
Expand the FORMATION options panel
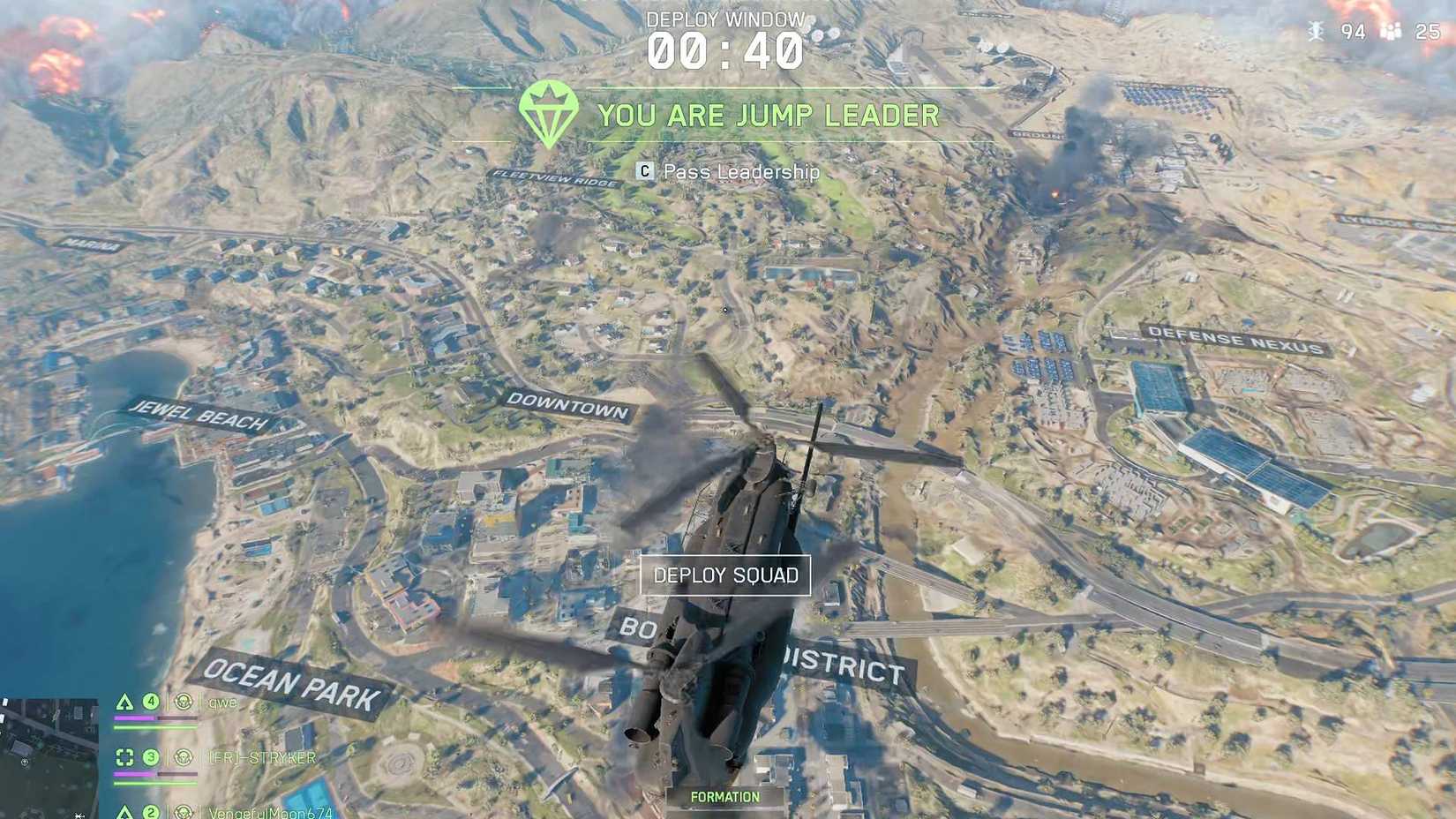(726, 796)
